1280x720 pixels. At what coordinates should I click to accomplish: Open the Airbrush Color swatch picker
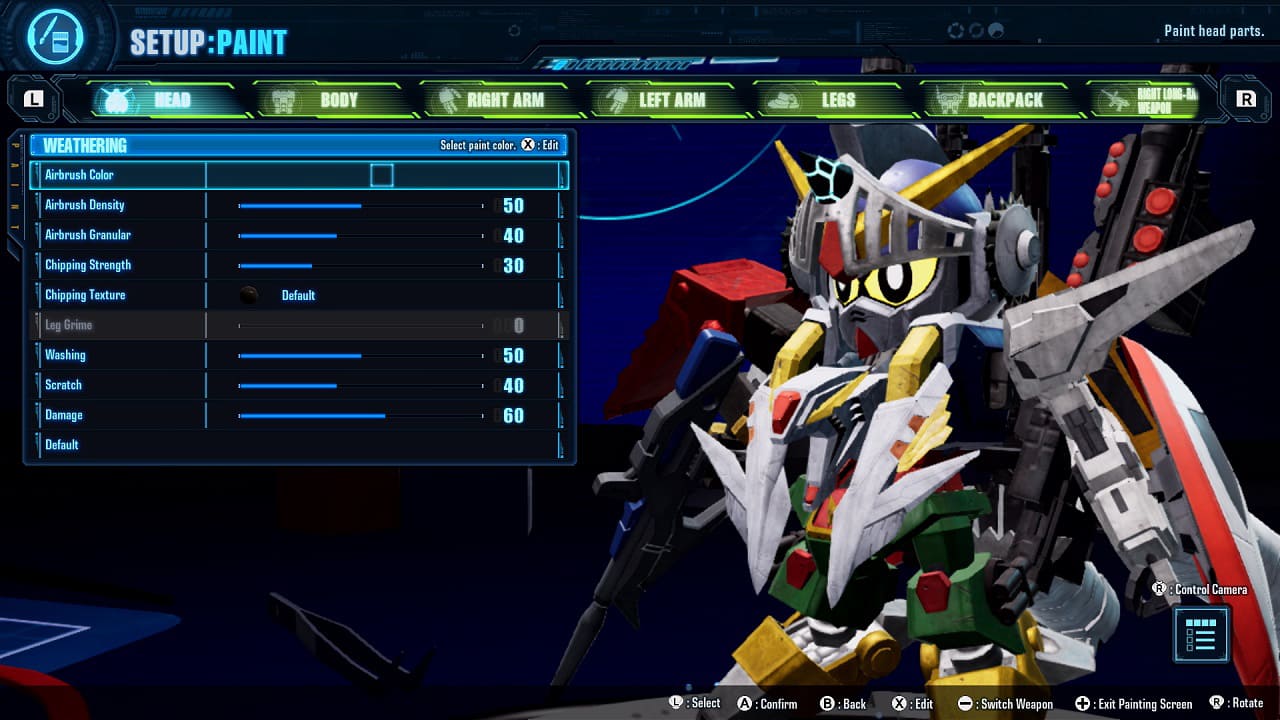coord(383,174)
